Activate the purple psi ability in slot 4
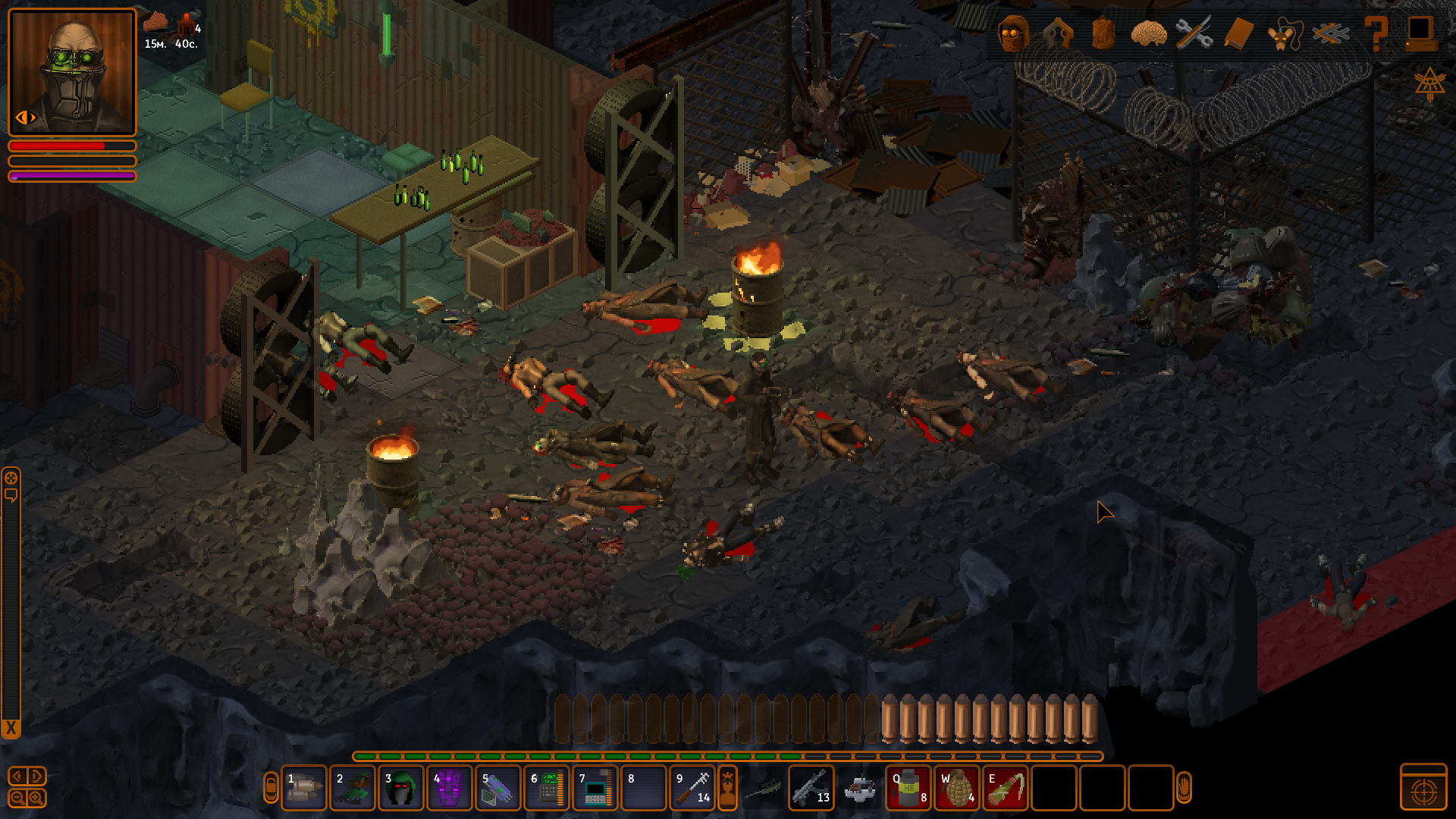The image size is (1456, 819). pyautogui.click(x=449, y=789)
